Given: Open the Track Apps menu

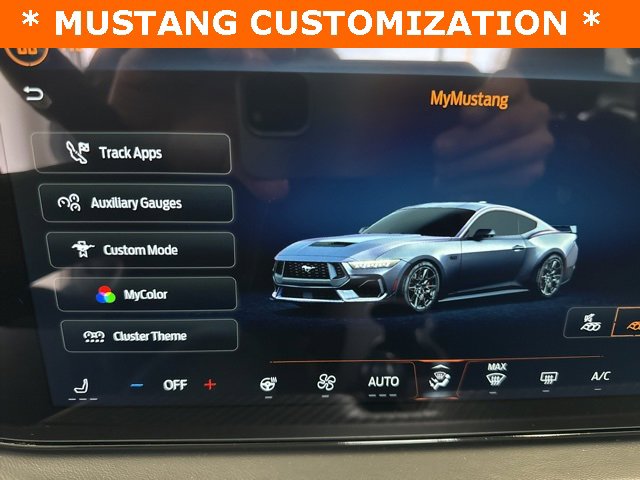Looking at the screenshot, I should 133,154.
